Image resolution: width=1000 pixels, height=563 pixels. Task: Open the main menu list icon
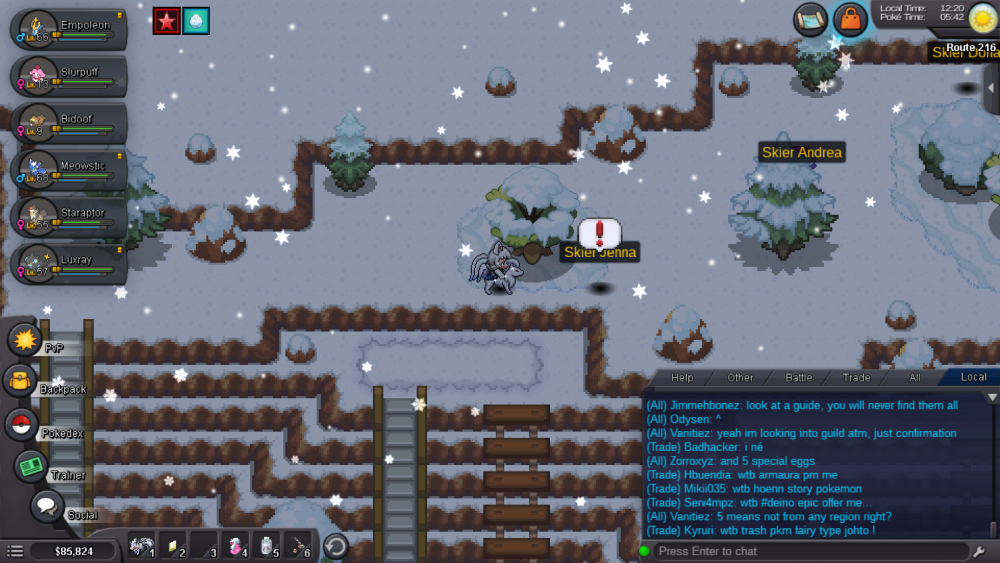click(15, 551)
